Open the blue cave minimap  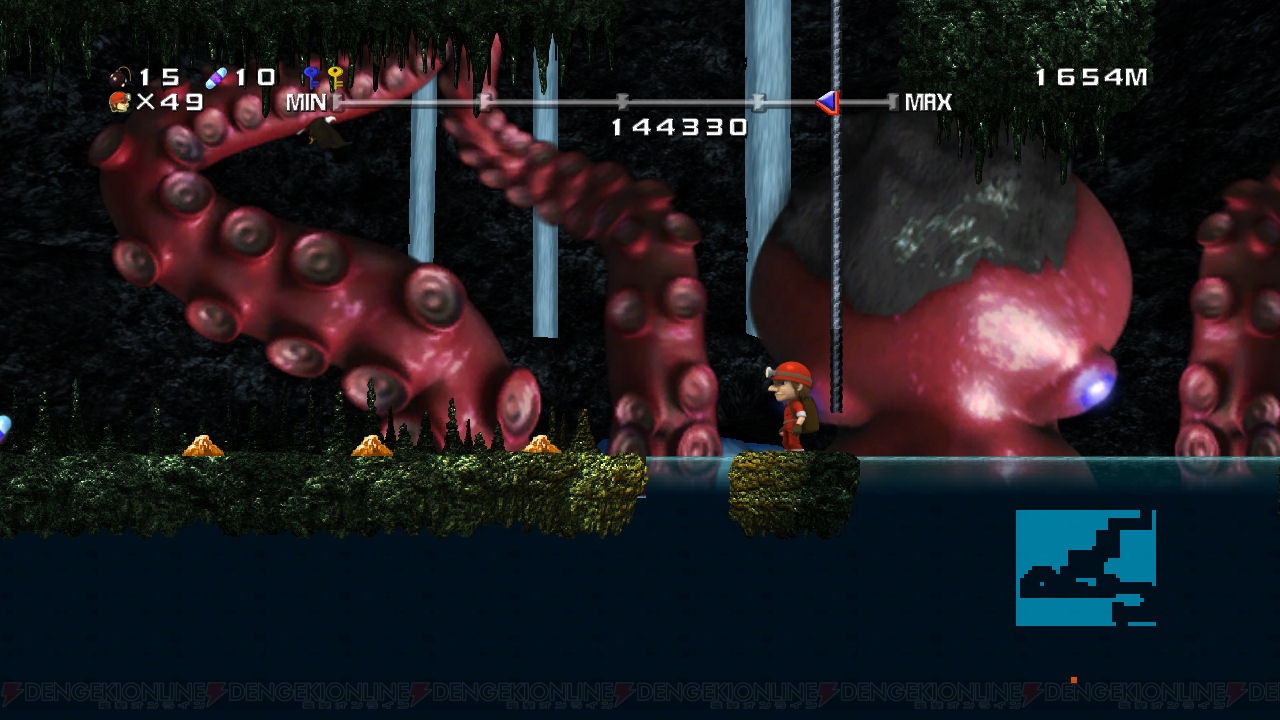coord(1086,568)
